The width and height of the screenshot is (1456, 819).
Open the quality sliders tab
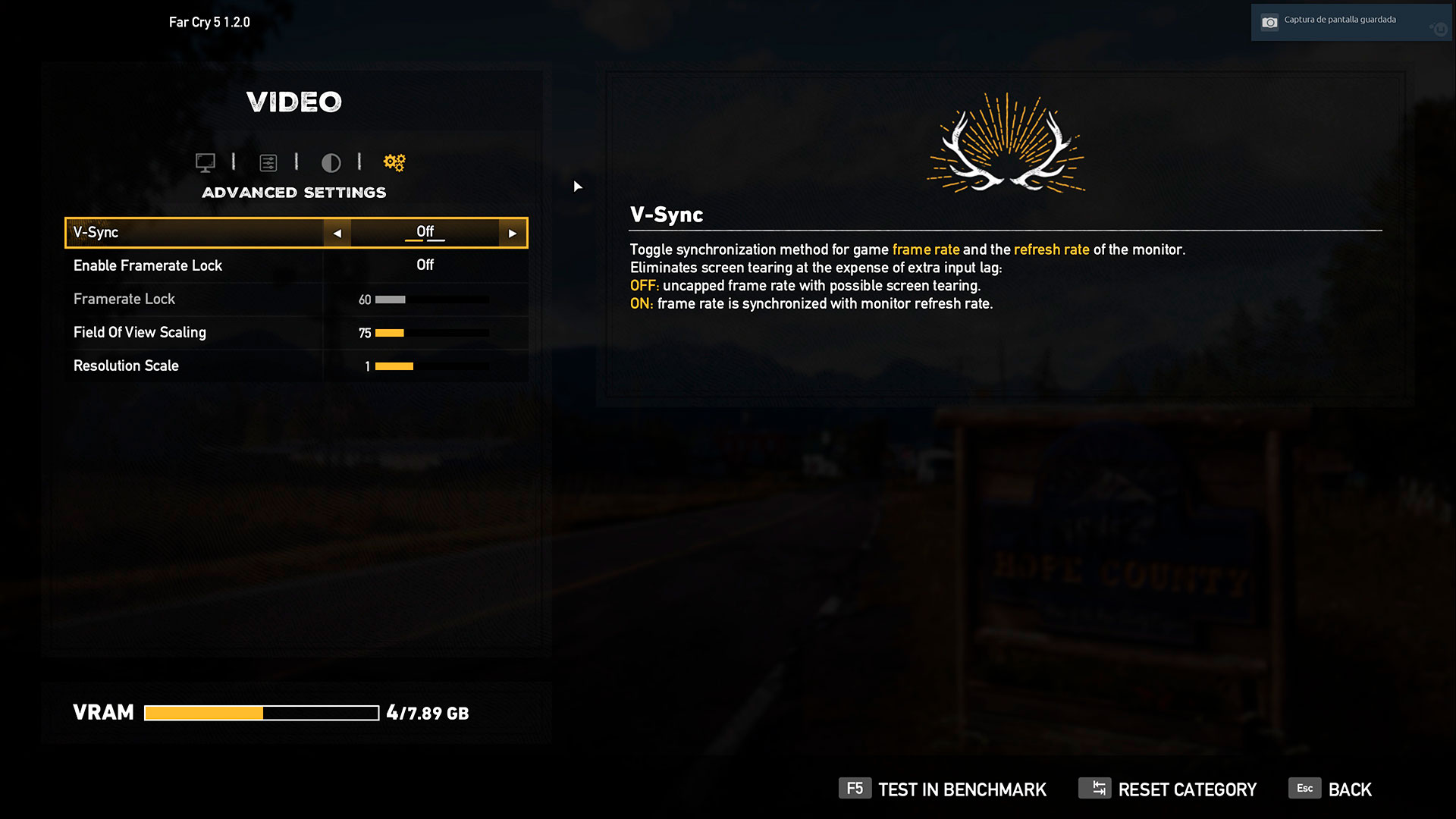[268, 162]
